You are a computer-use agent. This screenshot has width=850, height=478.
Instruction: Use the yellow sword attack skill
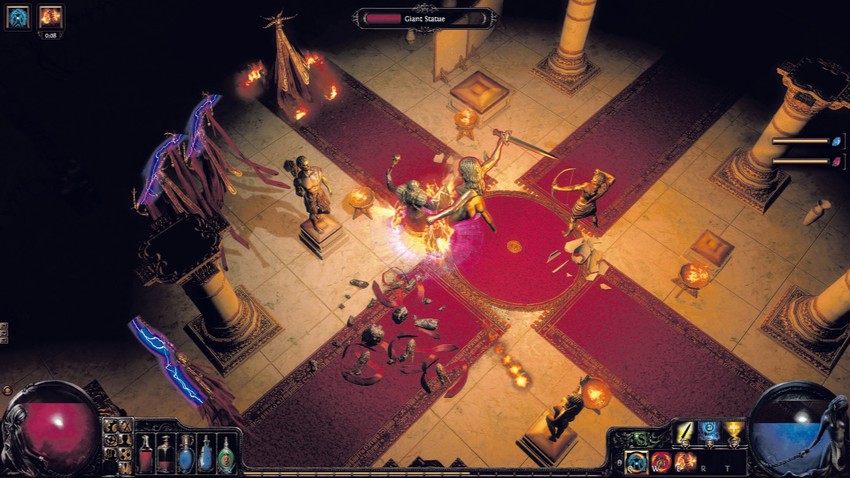(685, 434)
